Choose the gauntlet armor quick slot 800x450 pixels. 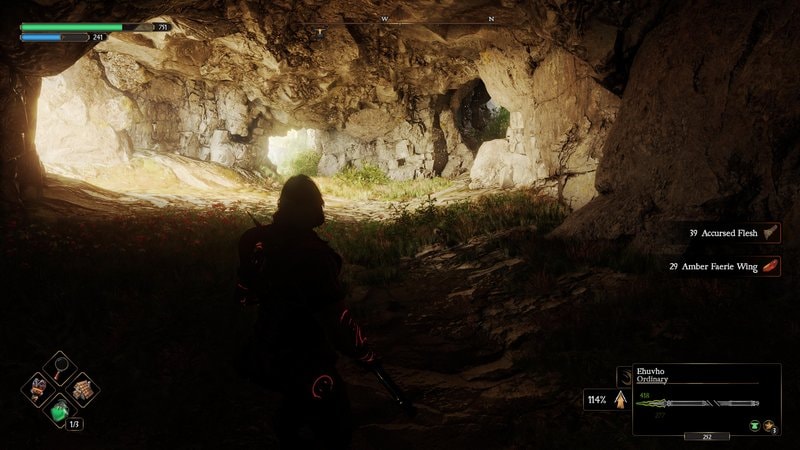coord(38,388)
